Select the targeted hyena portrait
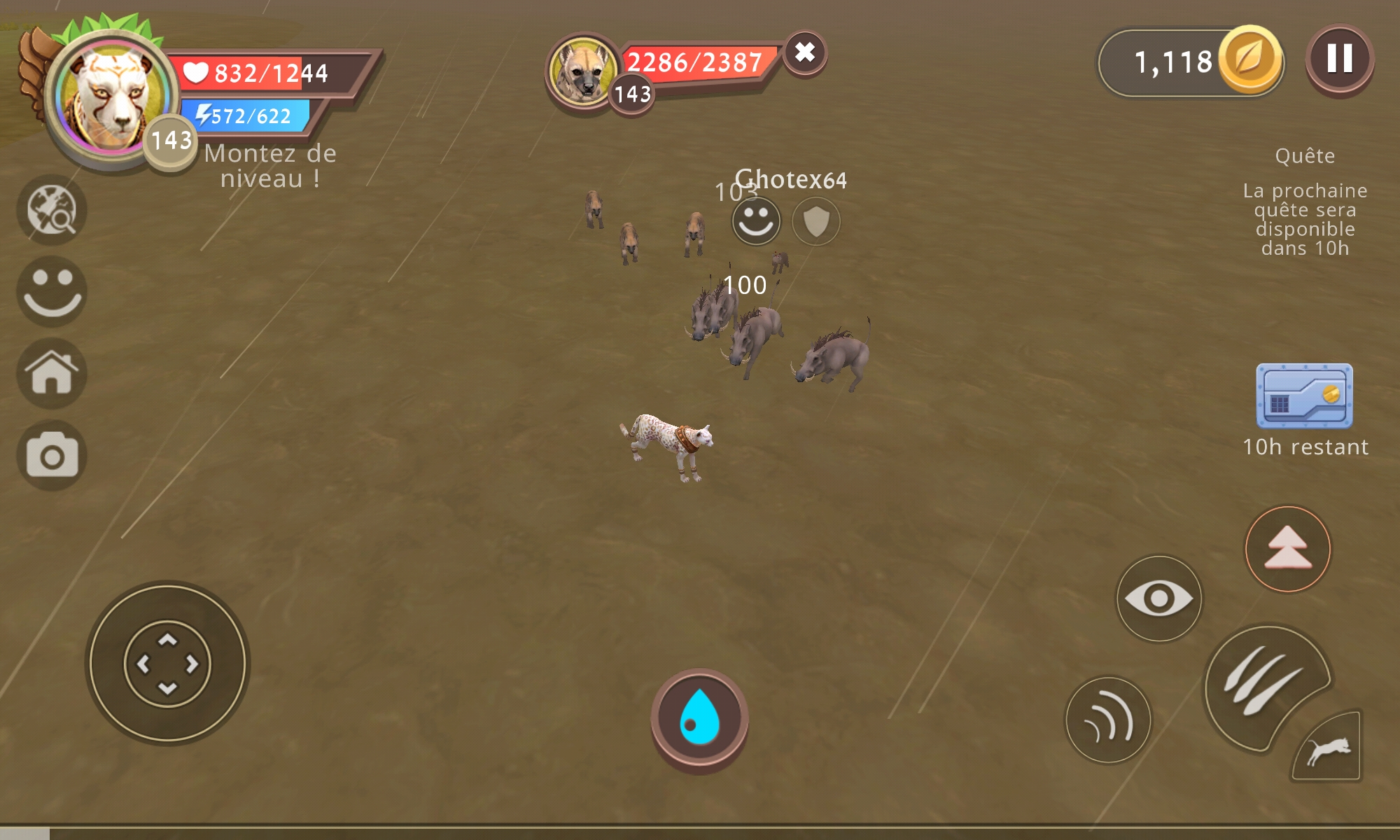This screenshot has height=840, width=1400. point(582,71)
